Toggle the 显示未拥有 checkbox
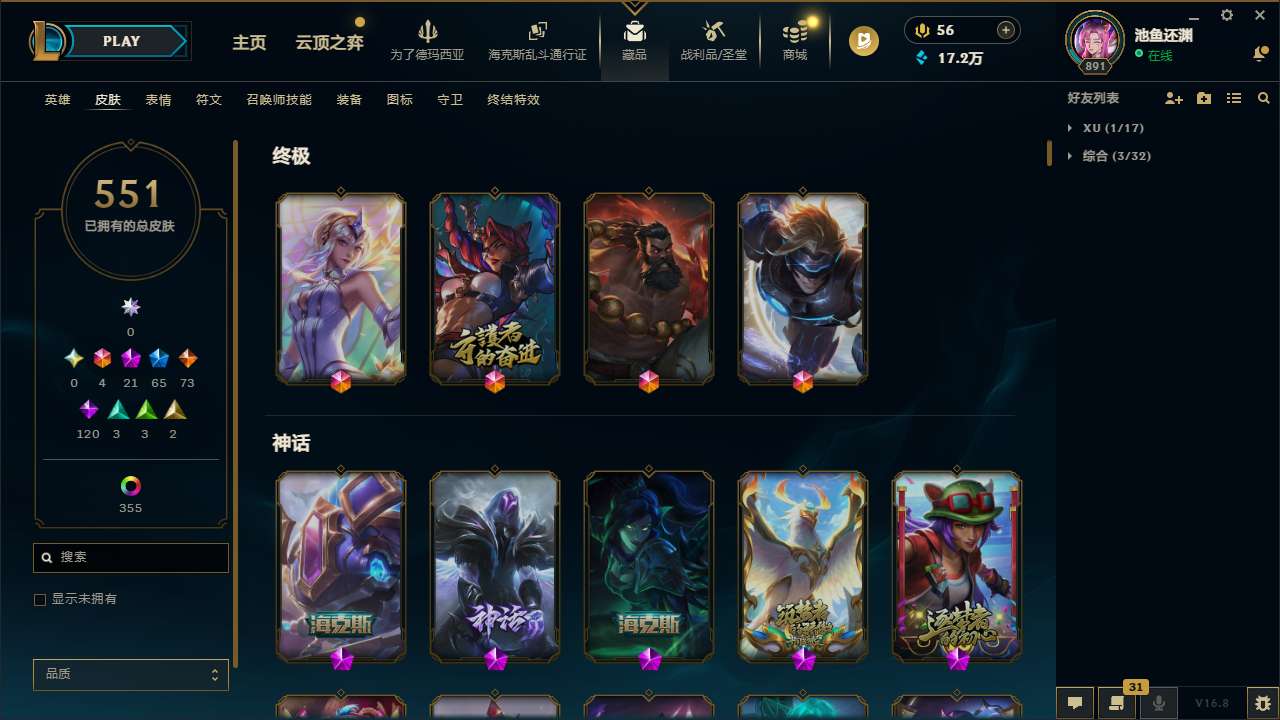 pyautogui.click(x=40, y=599)
